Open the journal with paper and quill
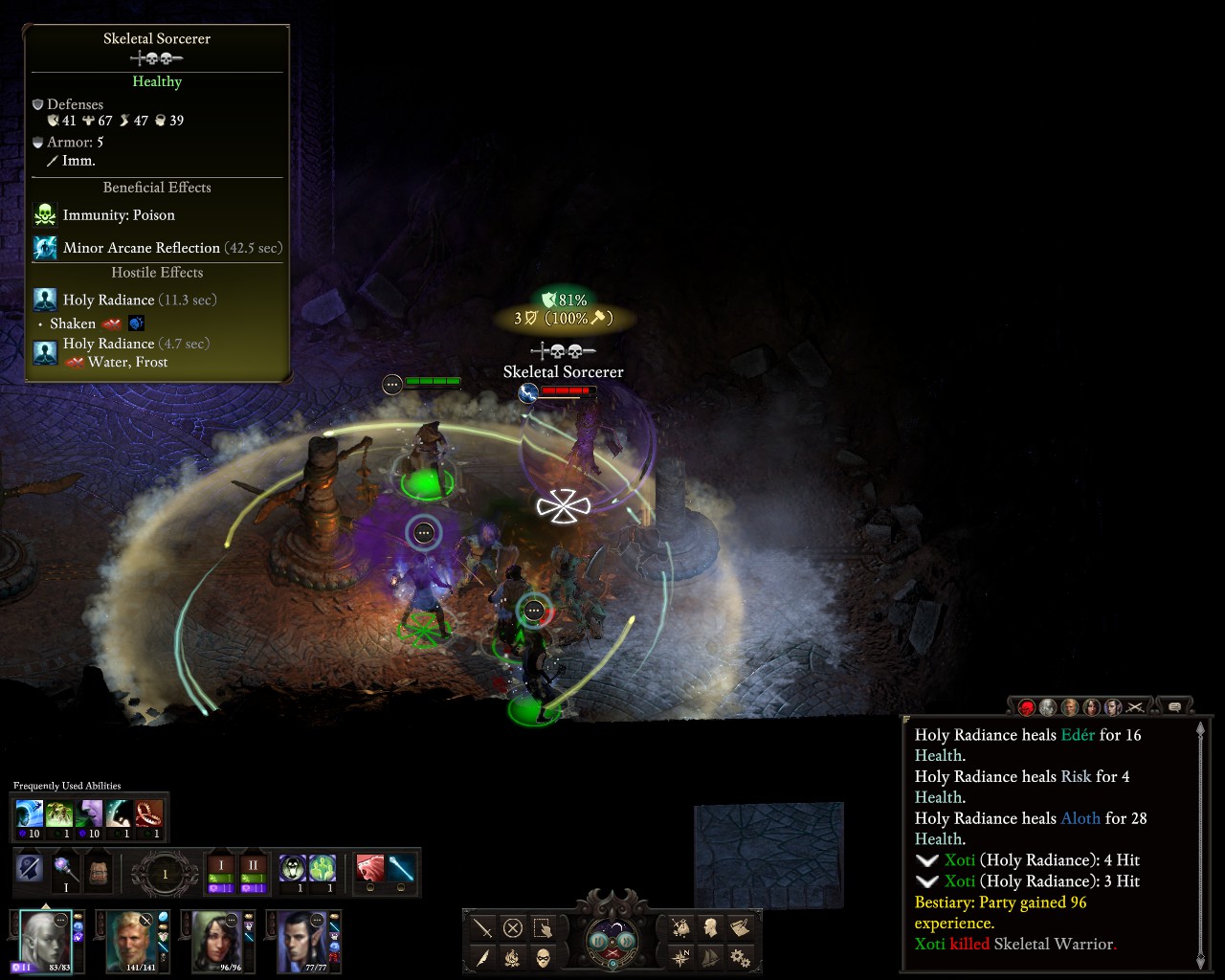 740,927
